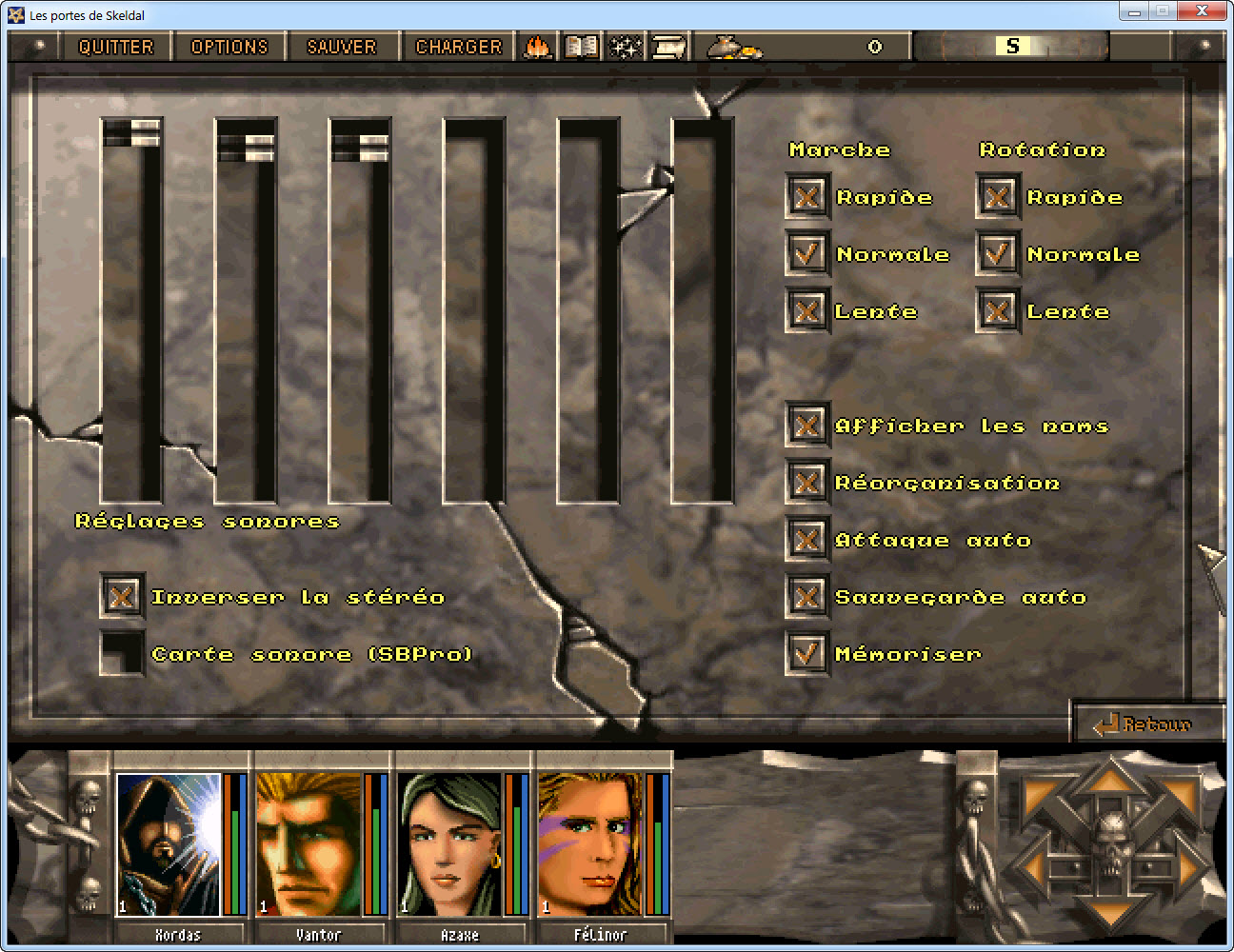Toggle the Mémoriser checkbox

pyautogui.click(x=807, y=654)
